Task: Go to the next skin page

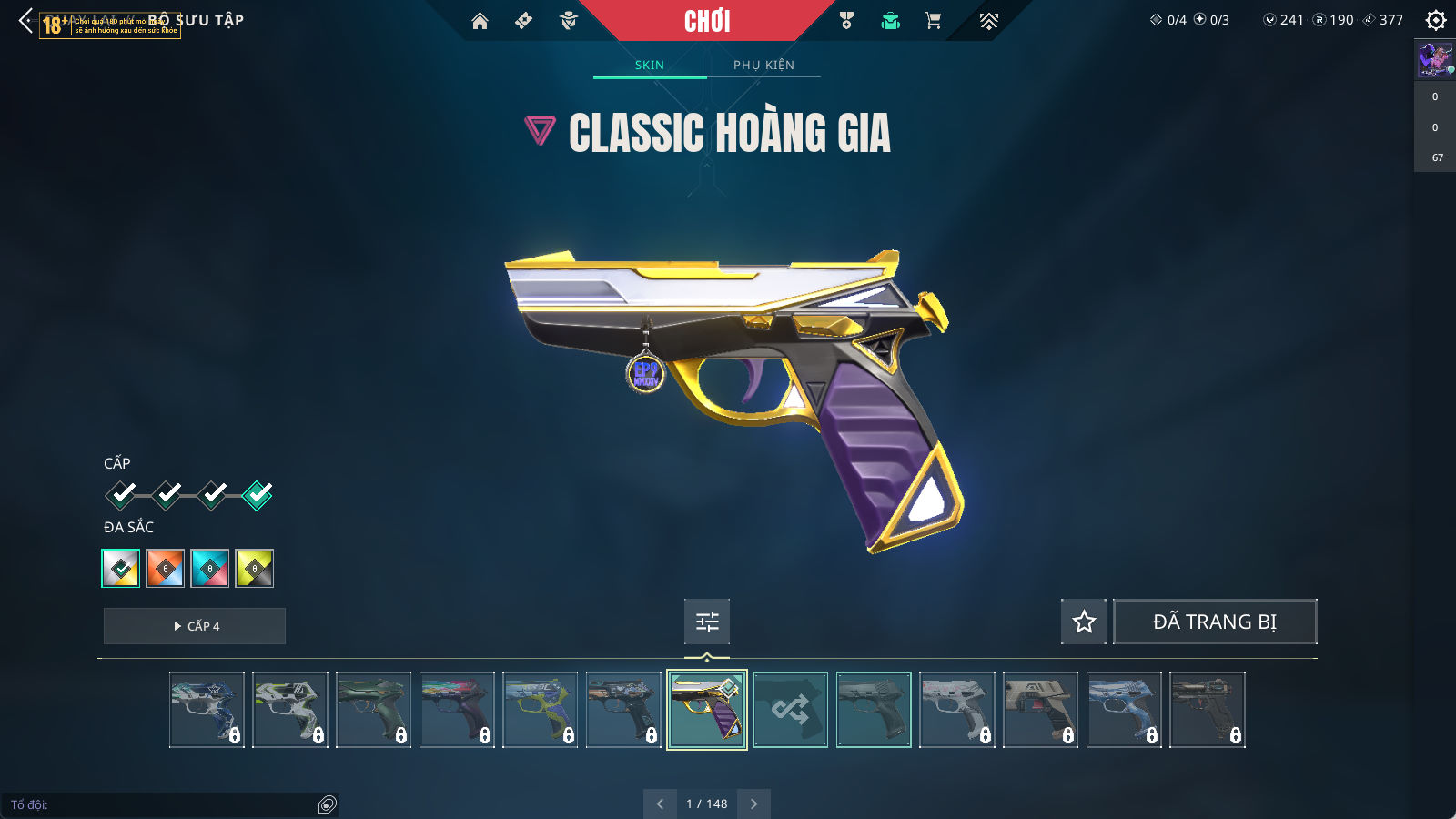Action: pos(753,804)
